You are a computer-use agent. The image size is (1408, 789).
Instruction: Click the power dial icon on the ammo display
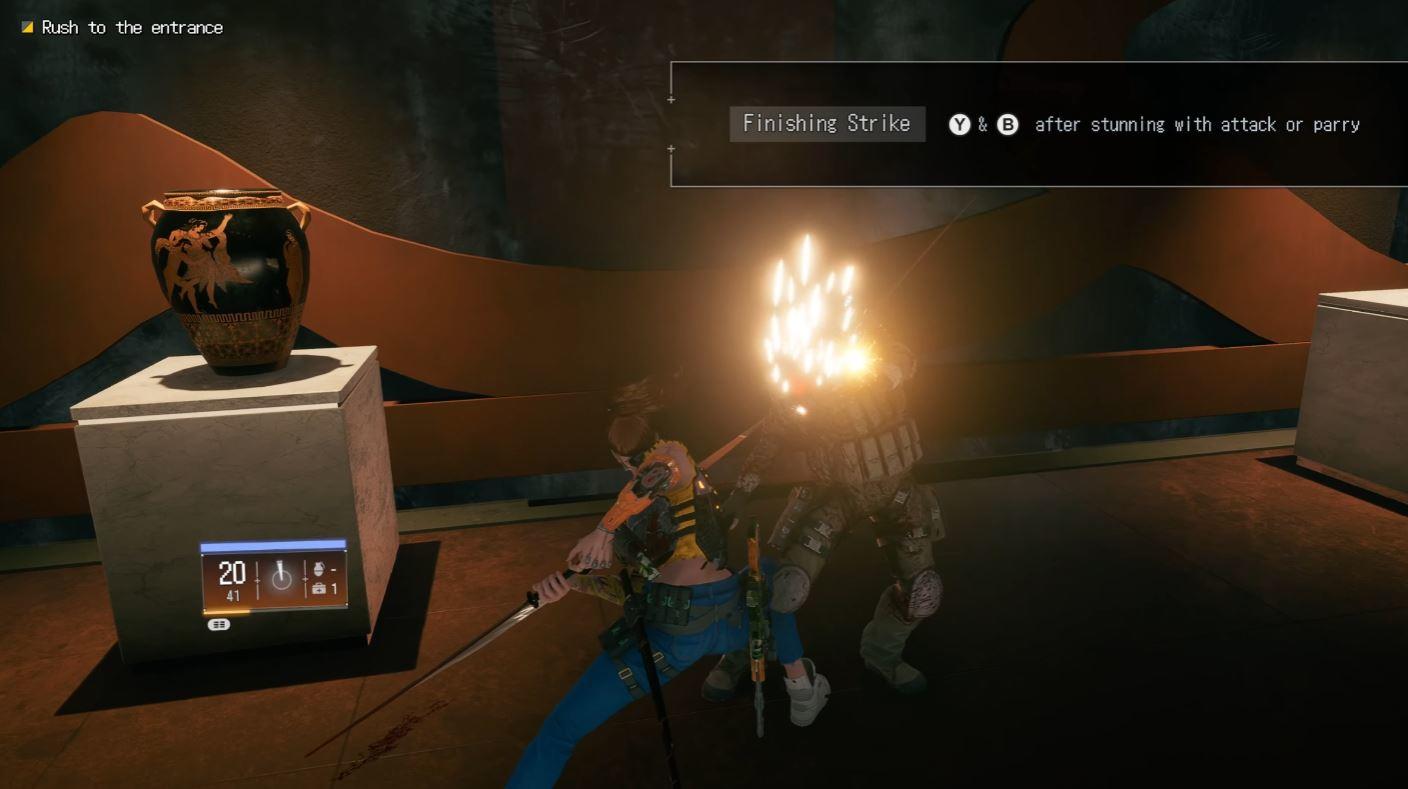281,578
